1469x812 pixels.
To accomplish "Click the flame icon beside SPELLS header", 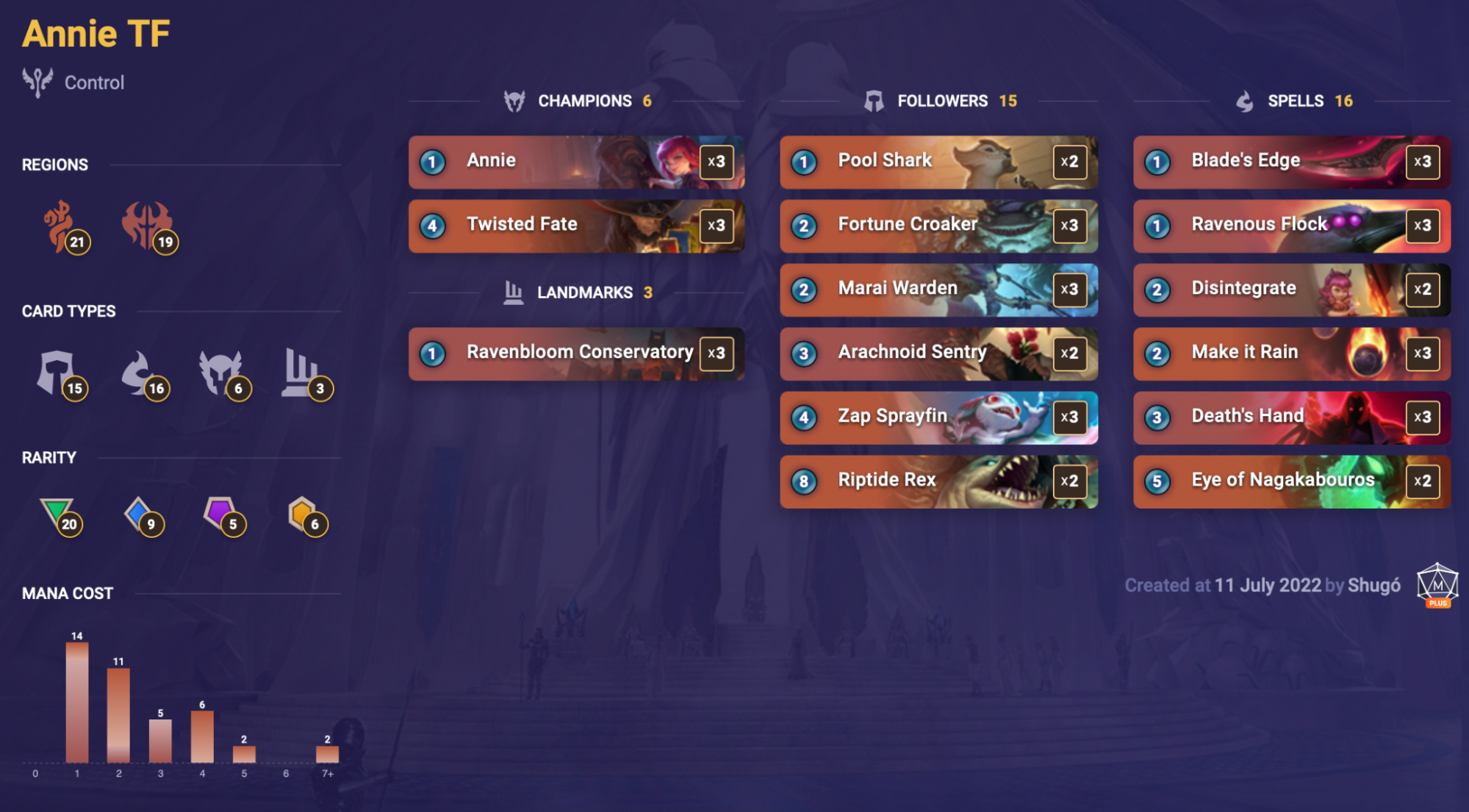I will 1243,101.
